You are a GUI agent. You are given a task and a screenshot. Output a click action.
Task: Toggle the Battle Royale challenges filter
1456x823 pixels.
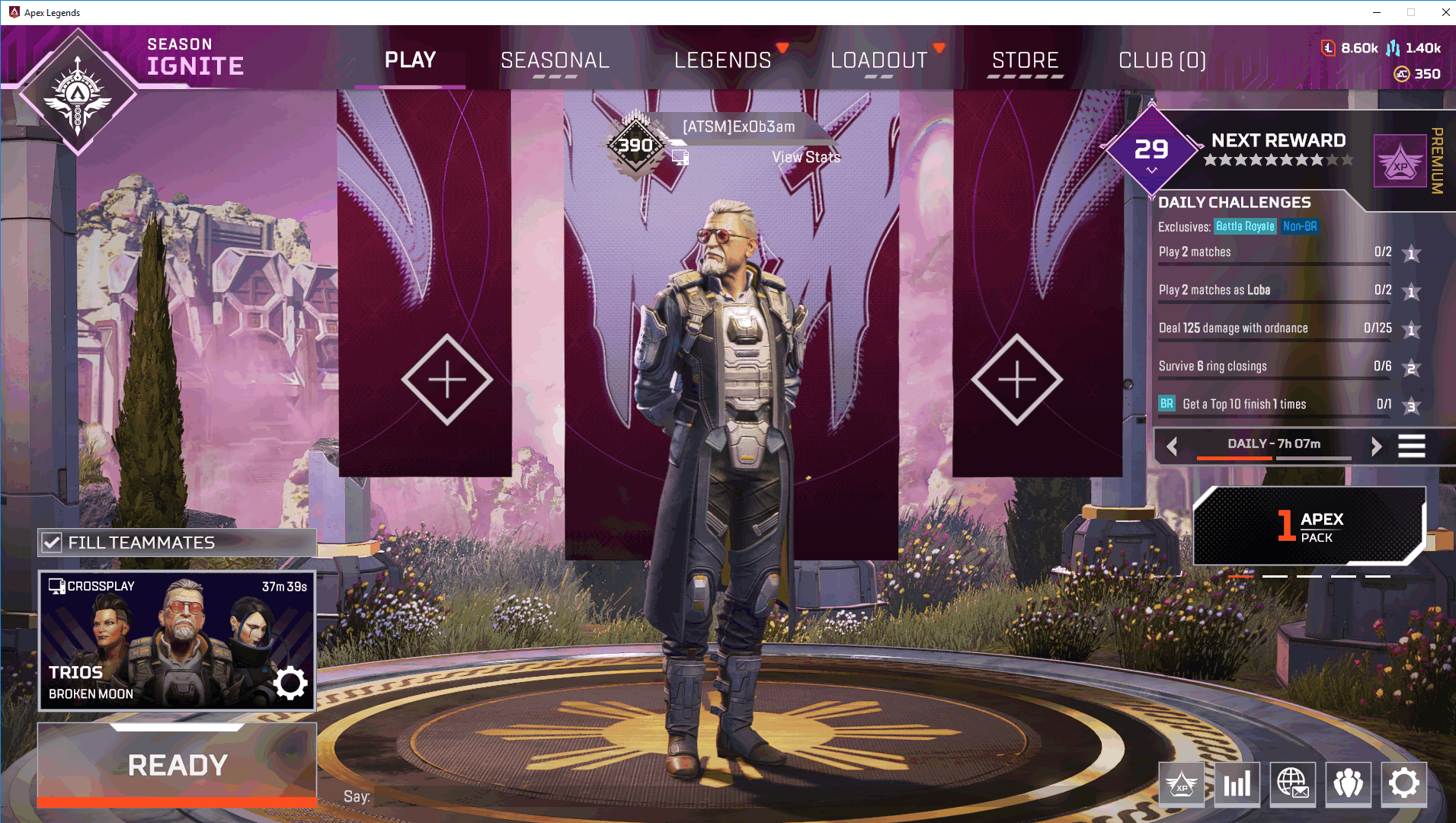click(1246, 226)
